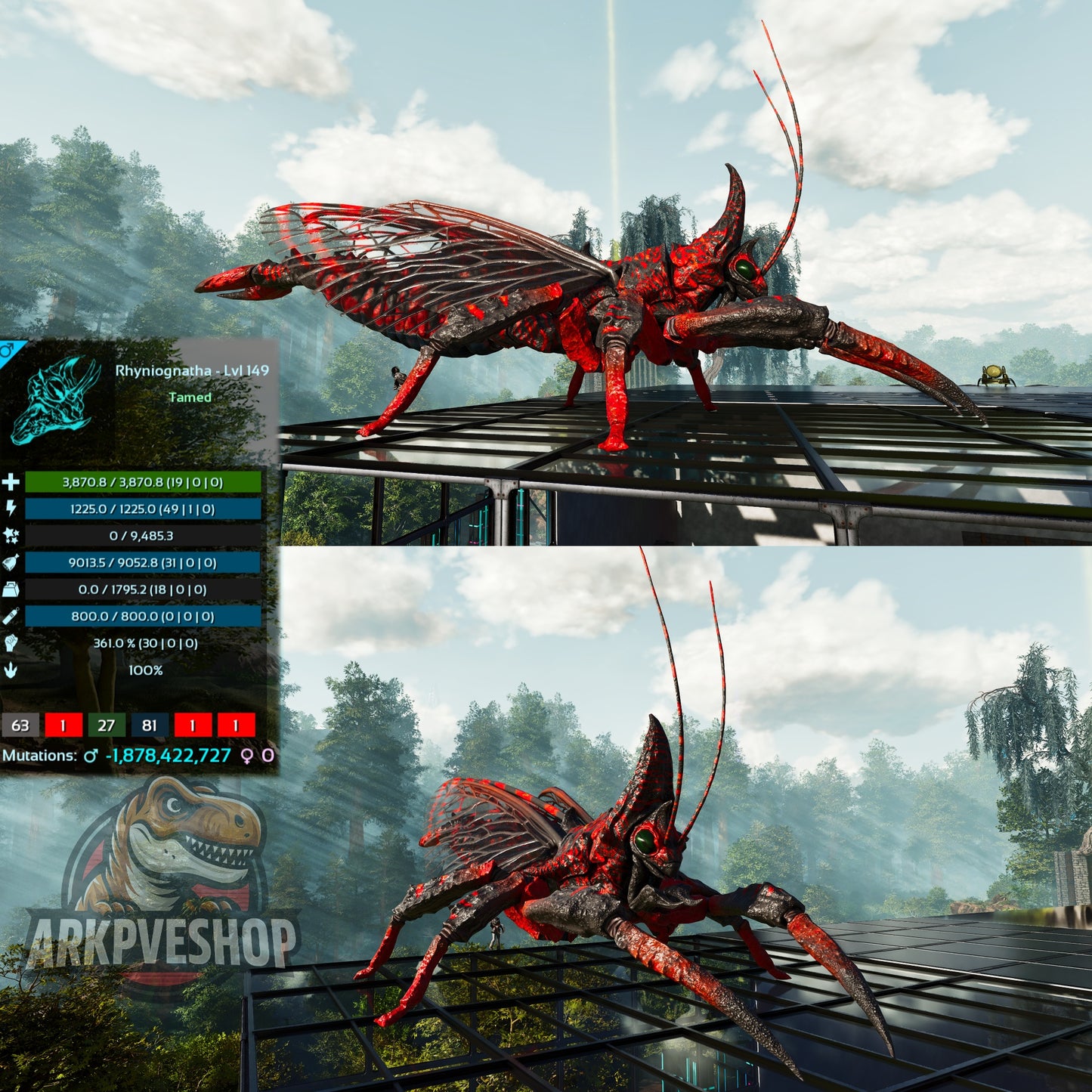Select the green color region 27 swatch

107,725
